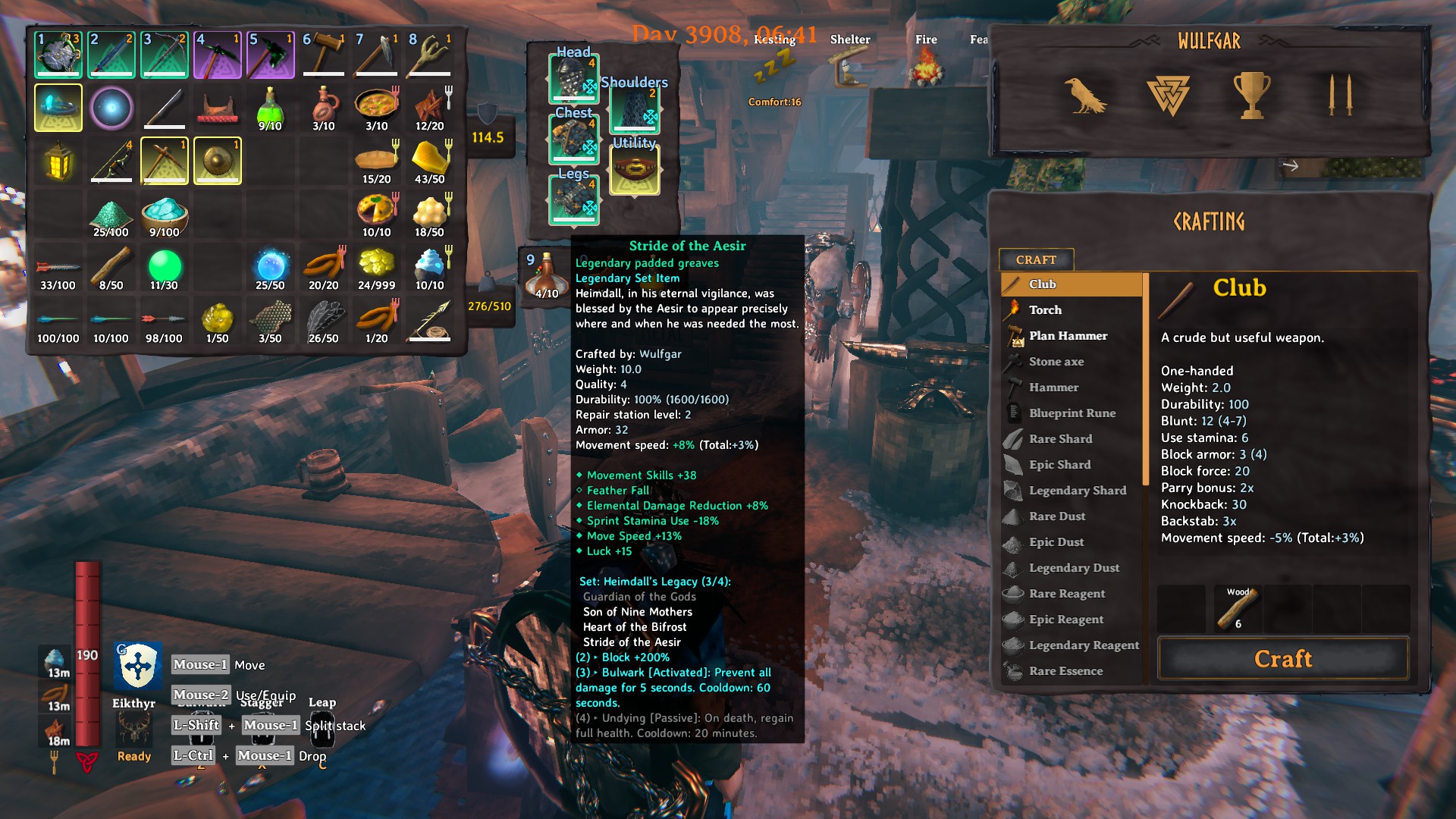Toggle equip on the yellow-highlighted bronze buckler
Viewport: 1456px width, 819px height.
click(x=218, y=160)
